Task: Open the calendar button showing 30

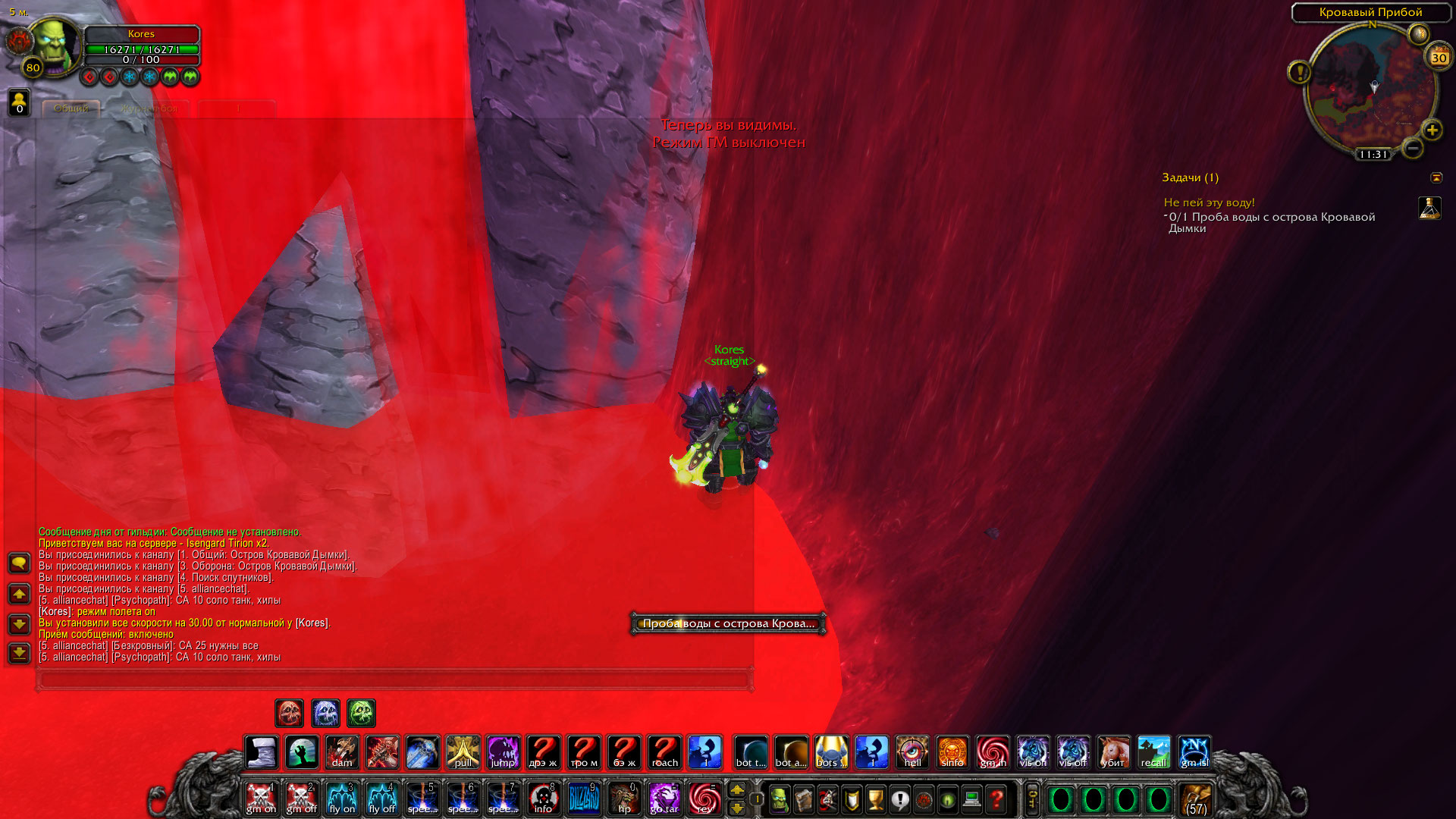Action: 1439,58
